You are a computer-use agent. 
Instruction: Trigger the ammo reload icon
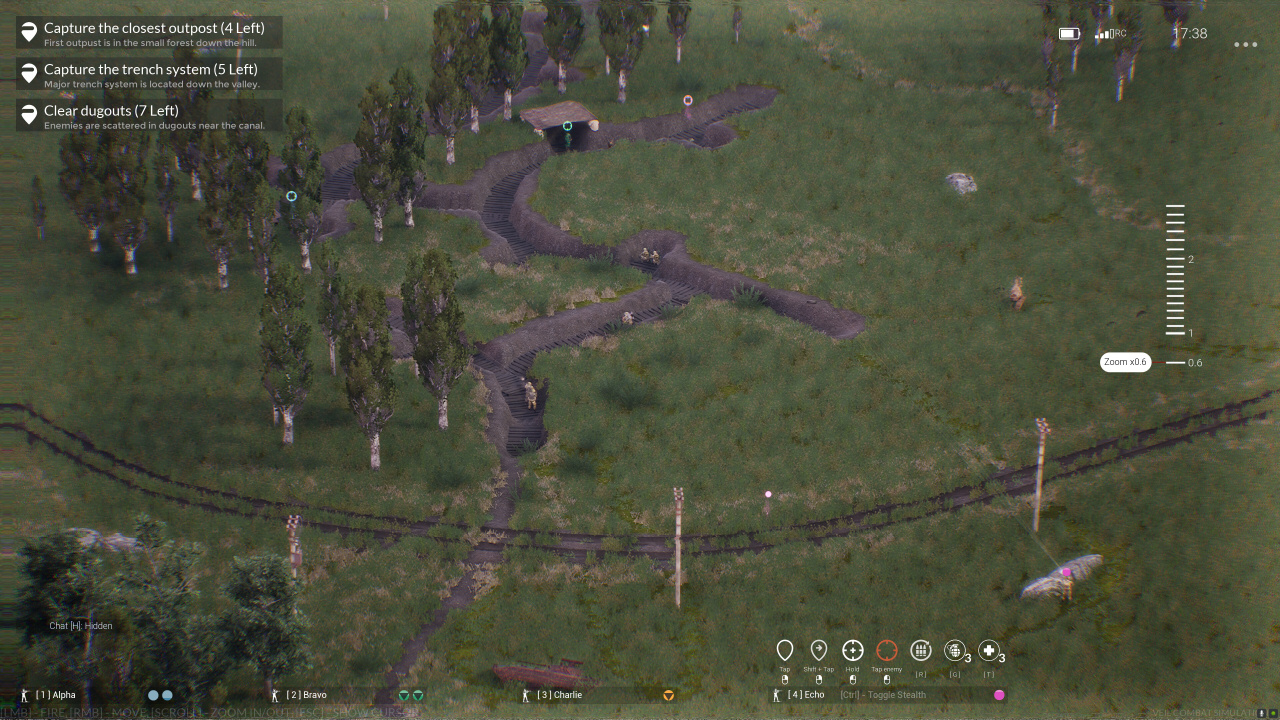tap(921, 651)
